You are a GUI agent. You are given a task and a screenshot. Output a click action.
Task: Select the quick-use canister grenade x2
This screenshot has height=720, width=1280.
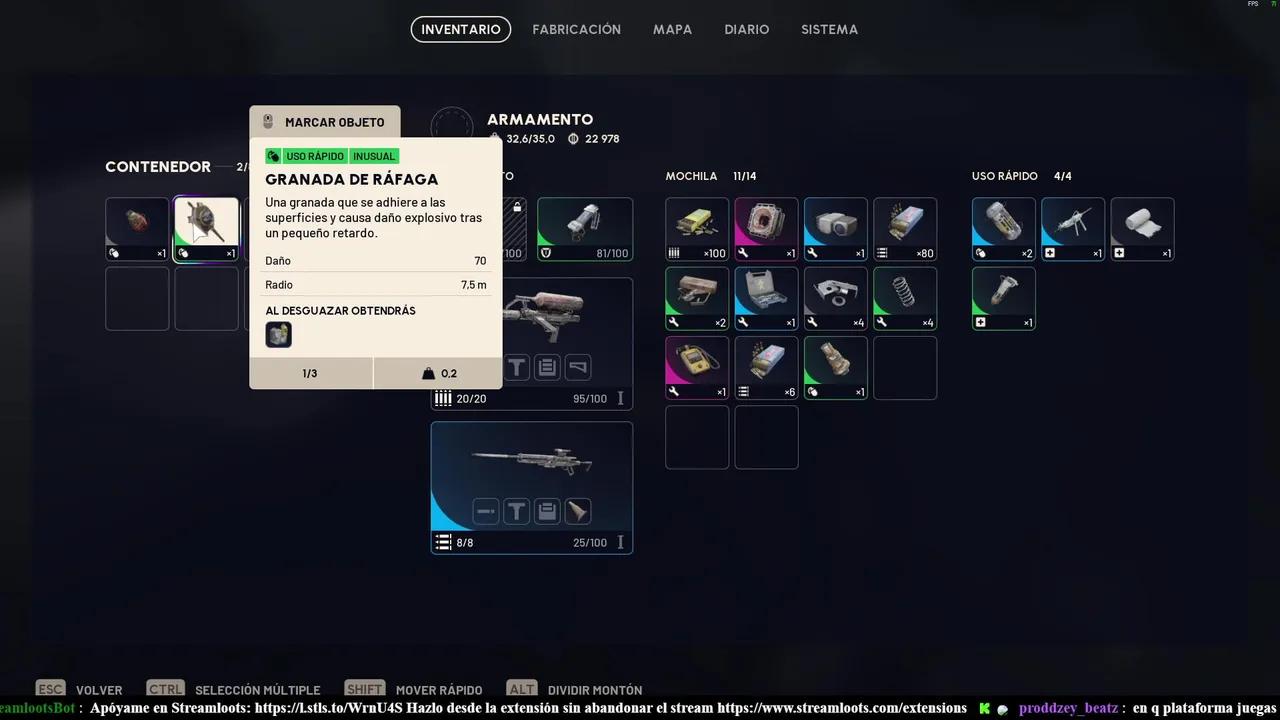click(x=1003, y=229)
